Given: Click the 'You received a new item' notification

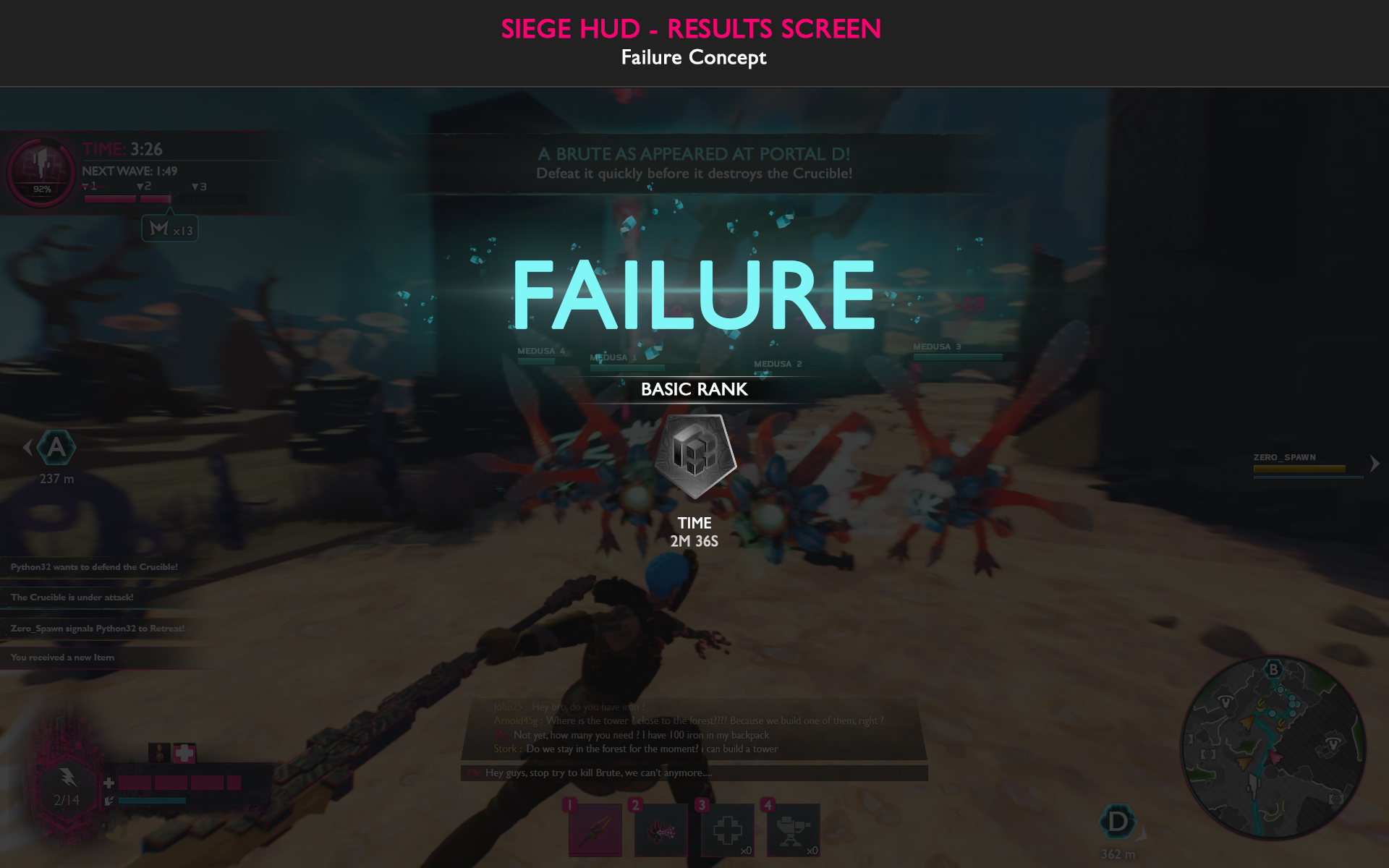Looking at the screenshot, I should 63,658.
